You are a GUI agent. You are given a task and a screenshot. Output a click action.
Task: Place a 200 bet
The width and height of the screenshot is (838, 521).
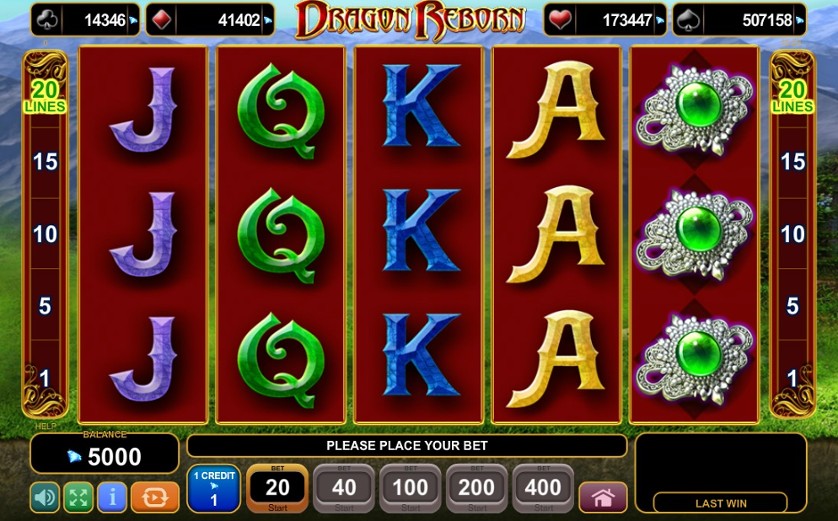[x=477, y=488]
